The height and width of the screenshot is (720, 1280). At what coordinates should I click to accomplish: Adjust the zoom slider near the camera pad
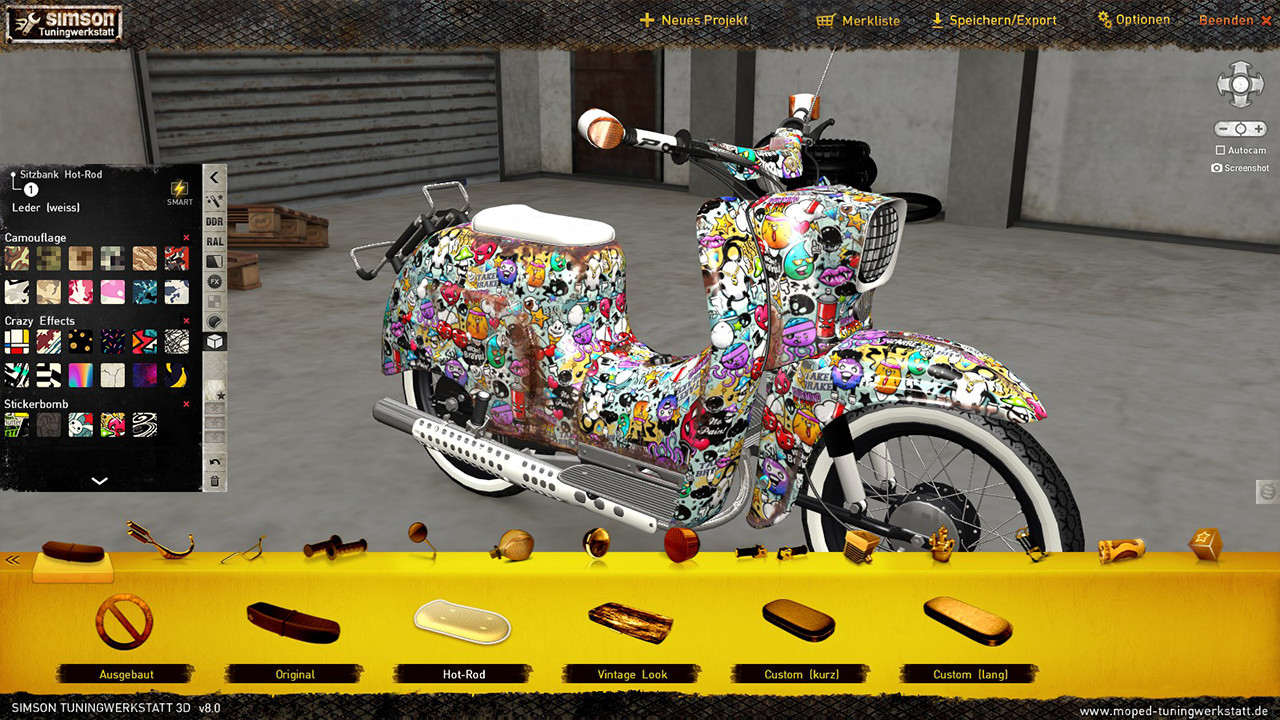click(x=1240, y=128)
